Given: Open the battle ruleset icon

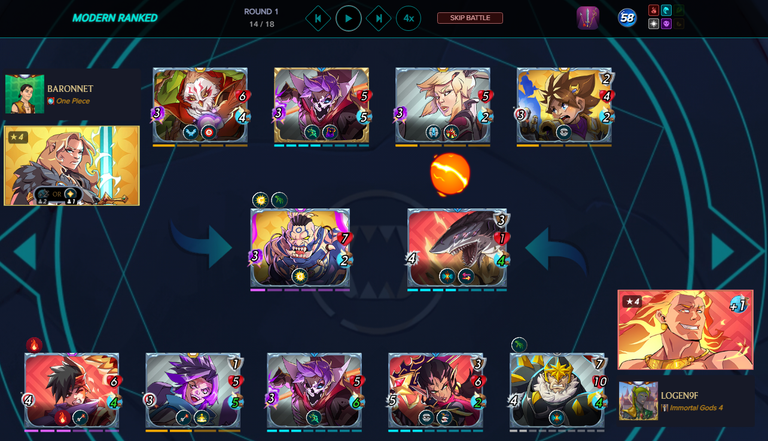Looking at the screenshot, I should point(587,18).
